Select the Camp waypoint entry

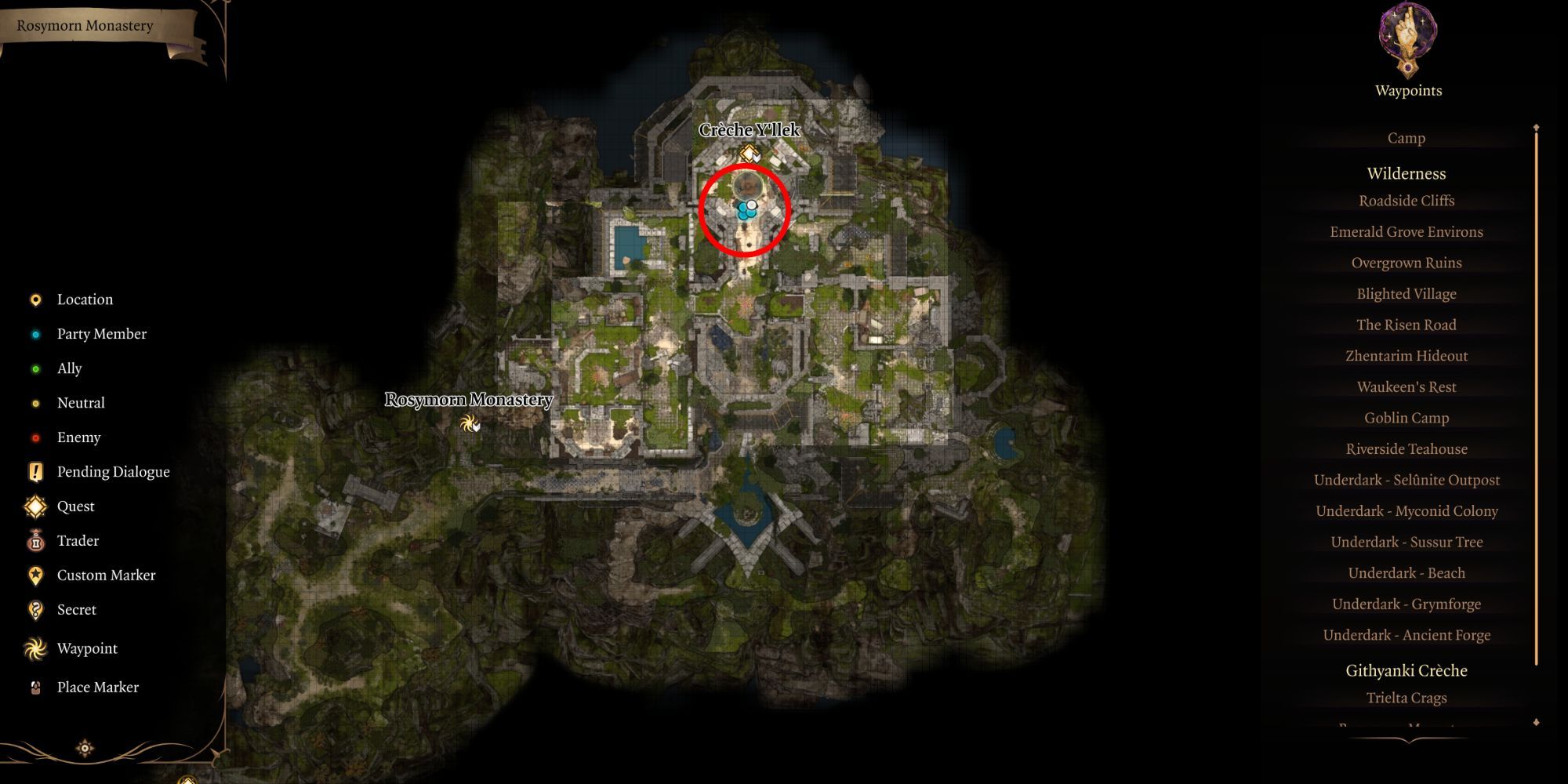1406,138
